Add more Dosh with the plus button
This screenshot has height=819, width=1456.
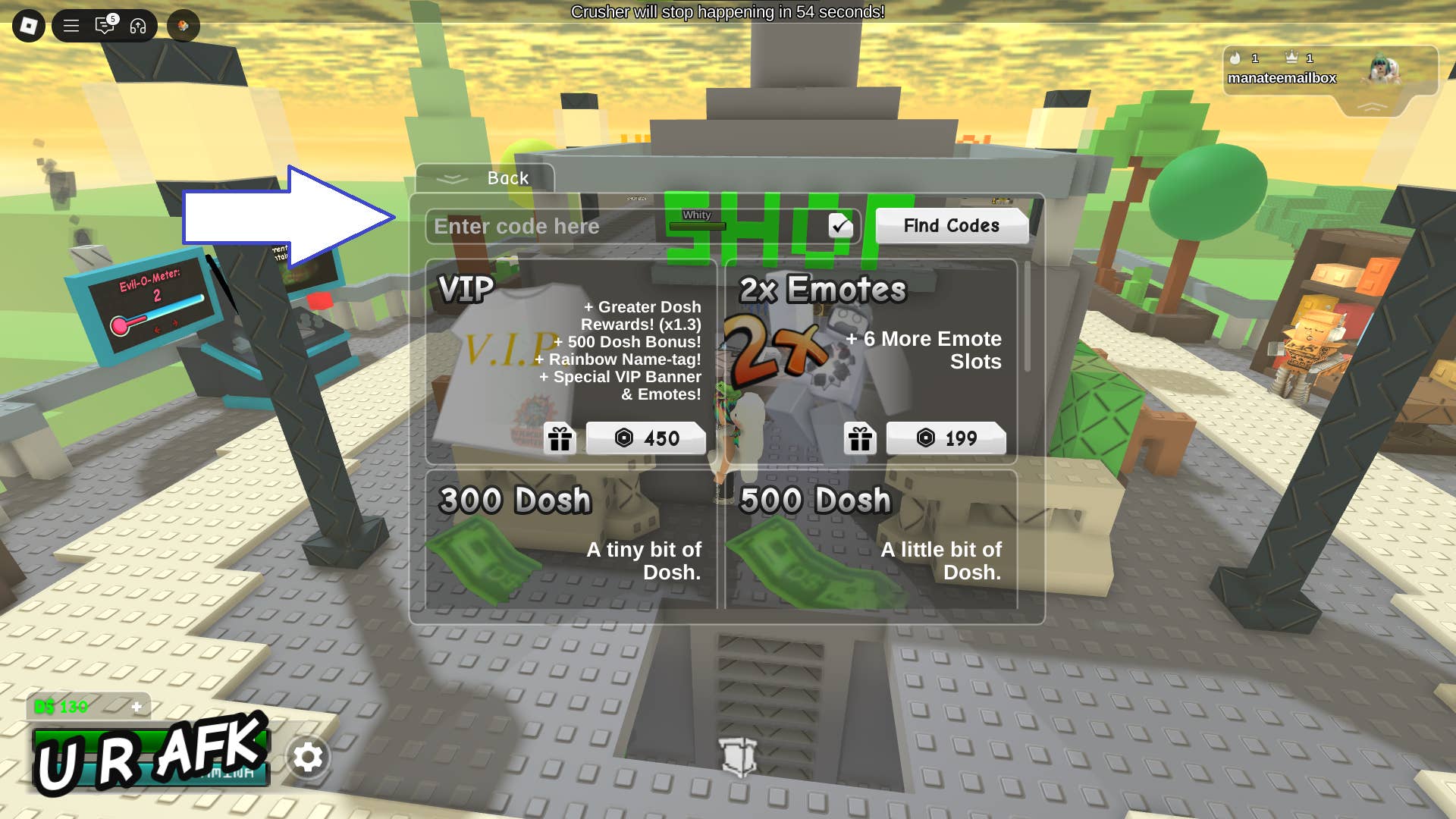[x=136, y=707]
